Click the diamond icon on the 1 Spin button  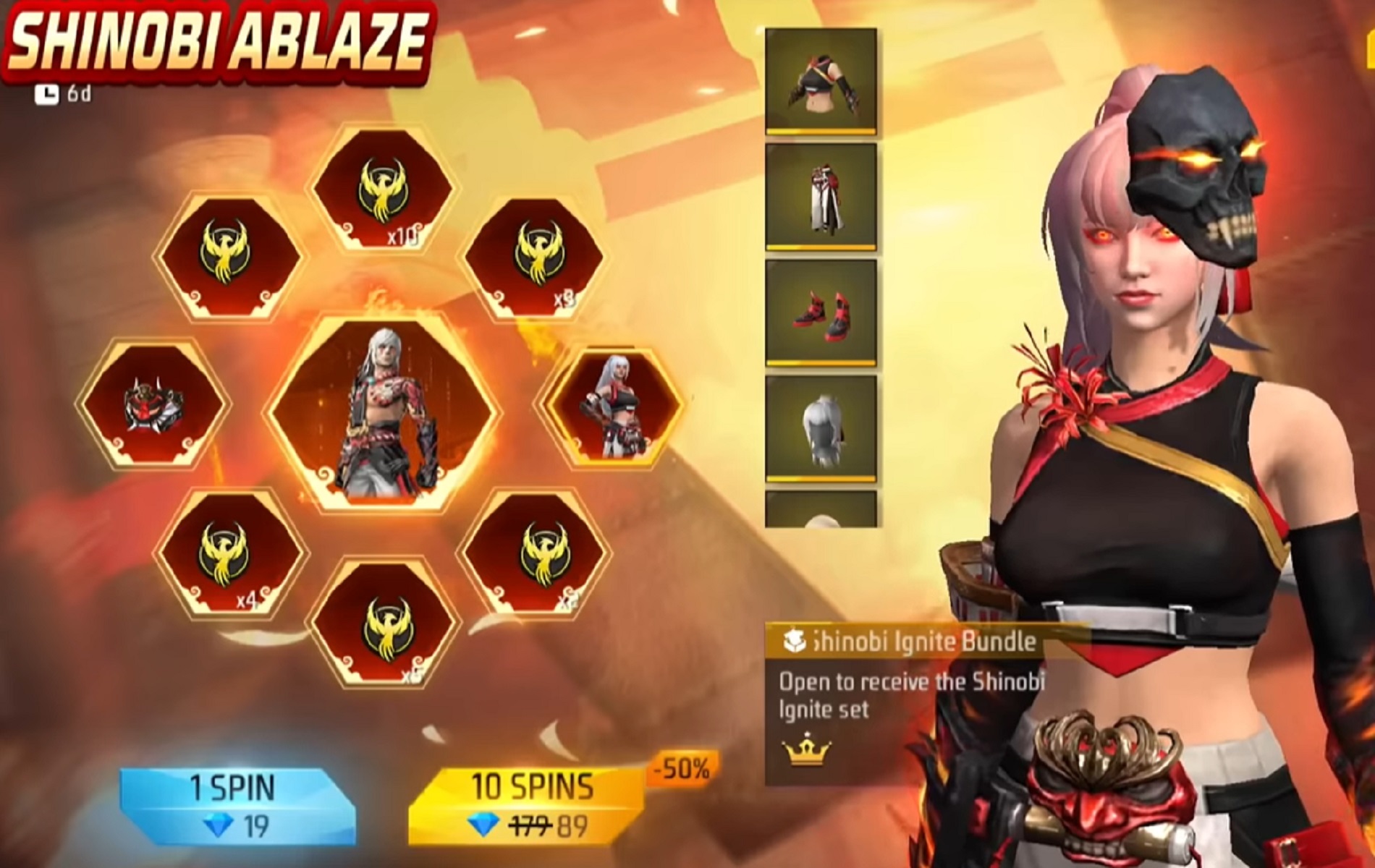click(217, 822)
